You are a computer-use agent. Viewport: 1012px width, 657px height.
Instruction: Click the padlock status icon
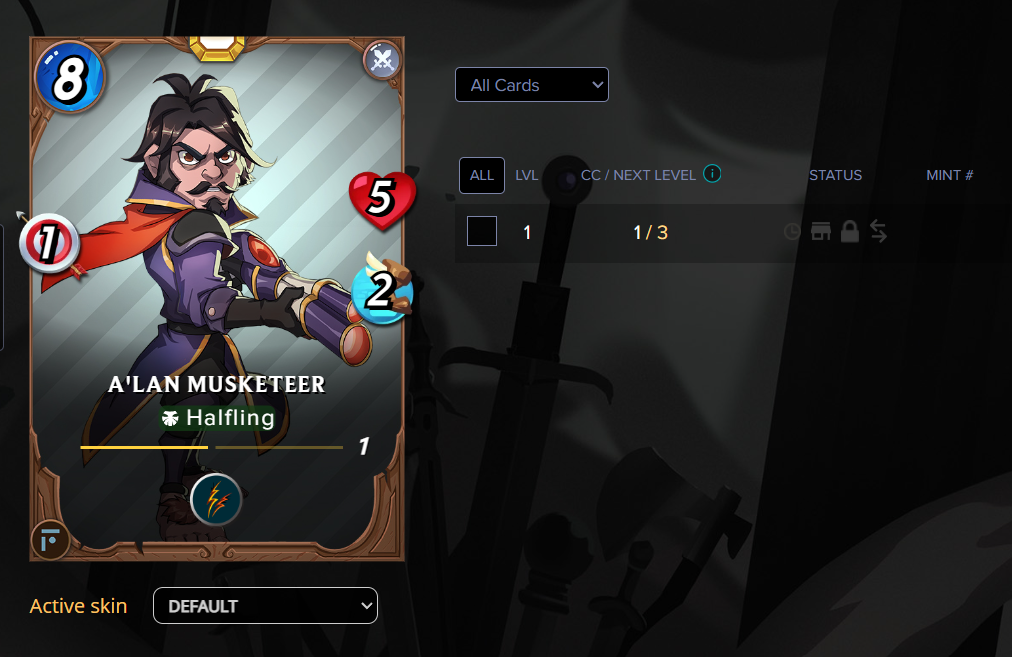[x=850, y=232]
